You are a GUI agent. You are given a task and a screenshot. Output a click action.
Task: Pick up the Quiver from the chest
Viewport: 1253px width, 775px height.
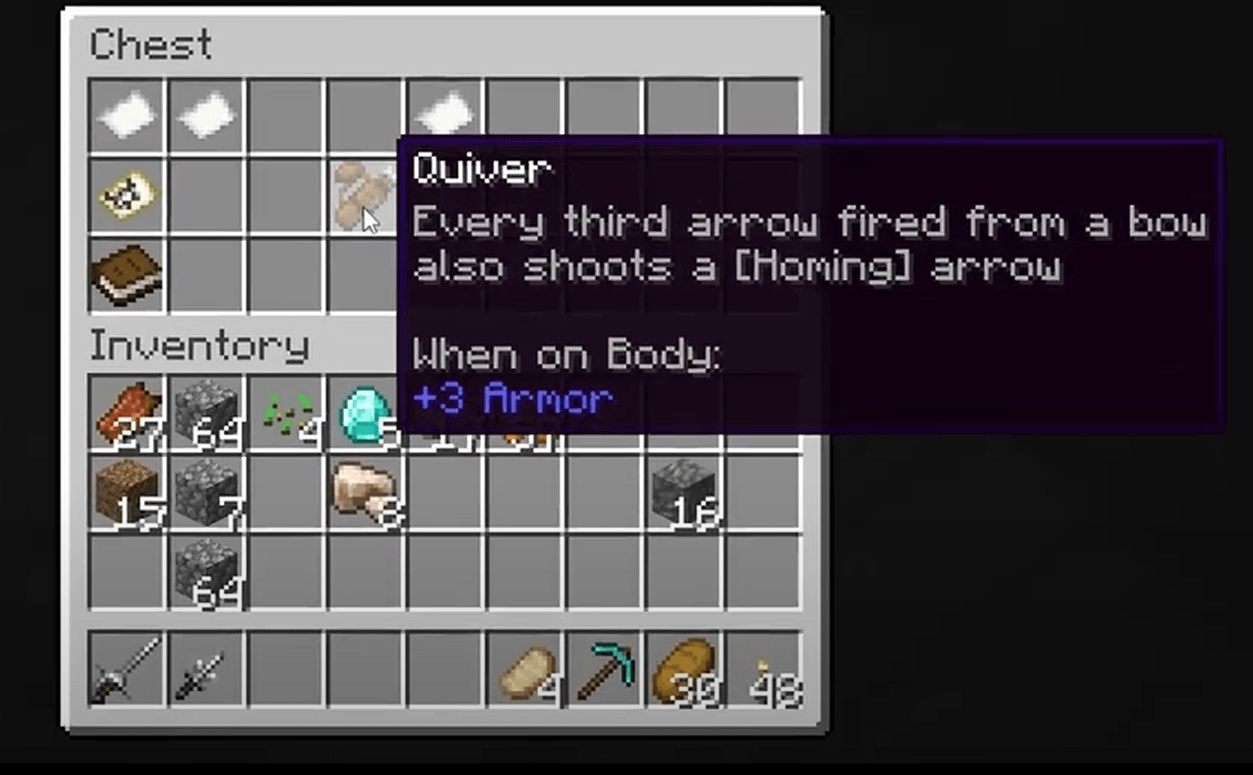click(x=364, y=195)
